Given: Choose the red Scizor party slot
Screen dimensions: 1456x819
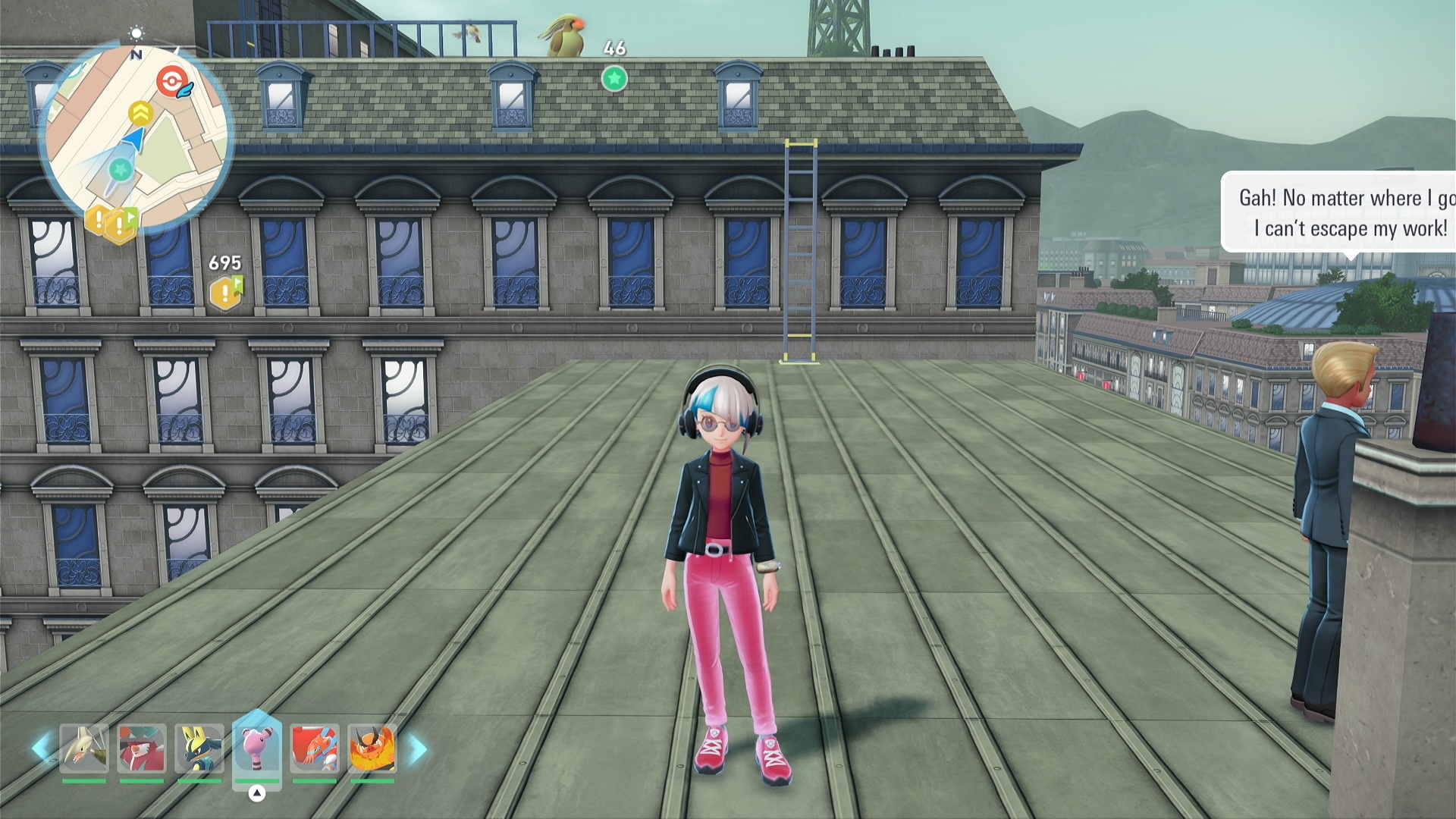Looking at the screenshot, I should tap(315, 748).
